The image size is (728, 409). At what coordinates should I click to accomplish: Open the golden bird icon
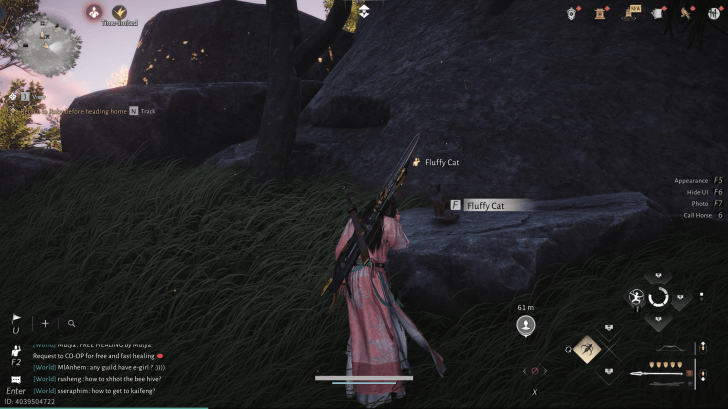click(x=688, y=13)
